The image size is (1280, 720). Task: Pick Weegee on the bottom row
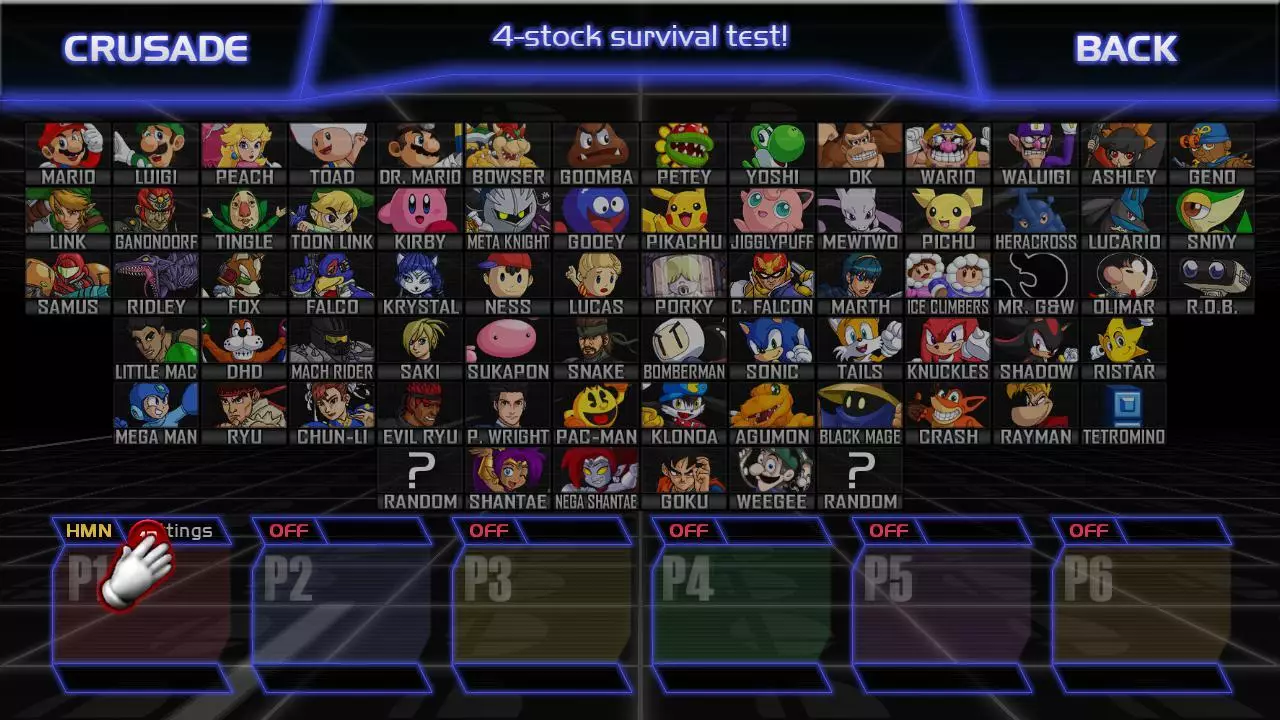pos(770,472)
